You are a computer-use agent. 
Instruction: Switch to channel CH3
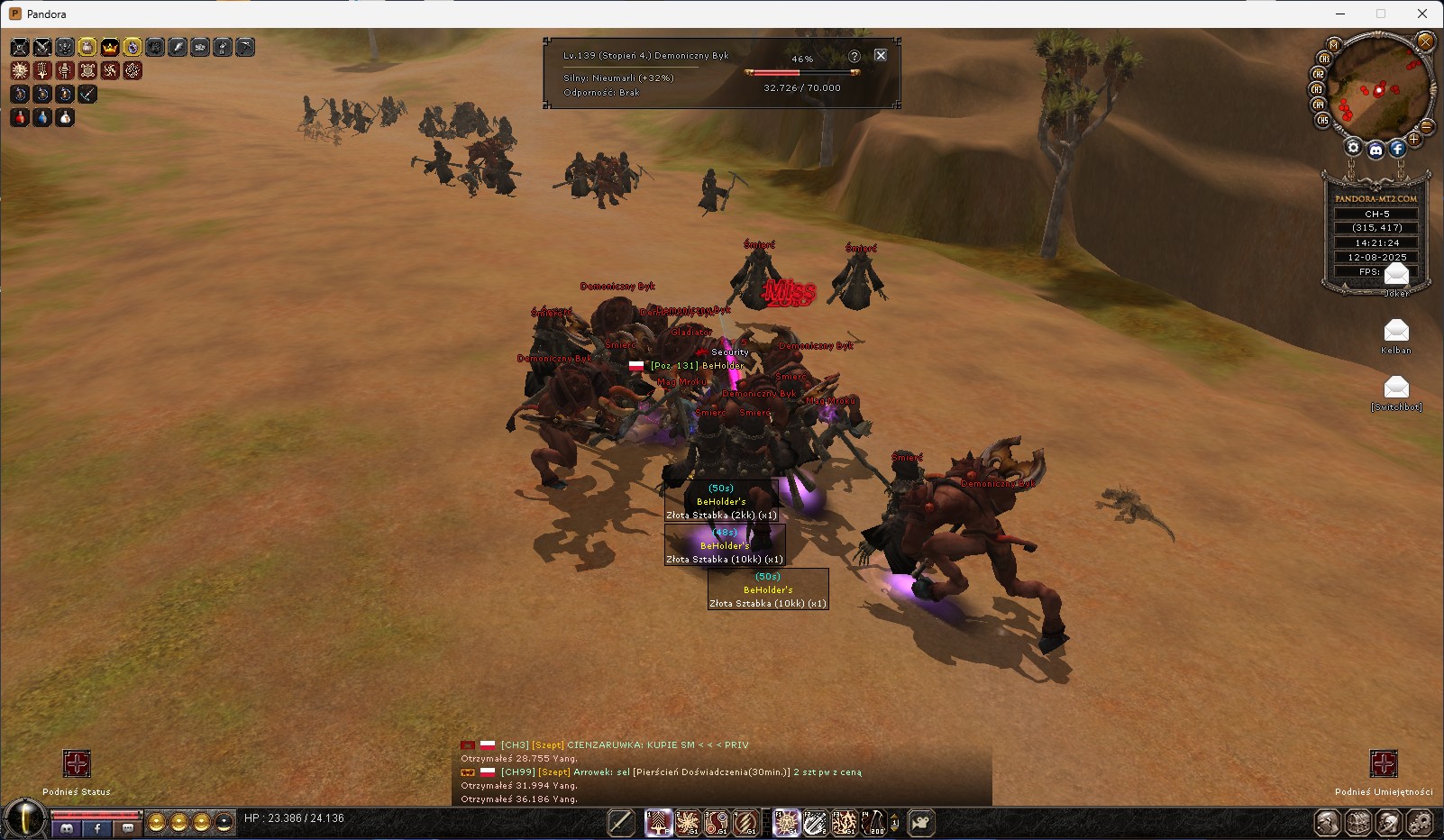[1316, 89]
